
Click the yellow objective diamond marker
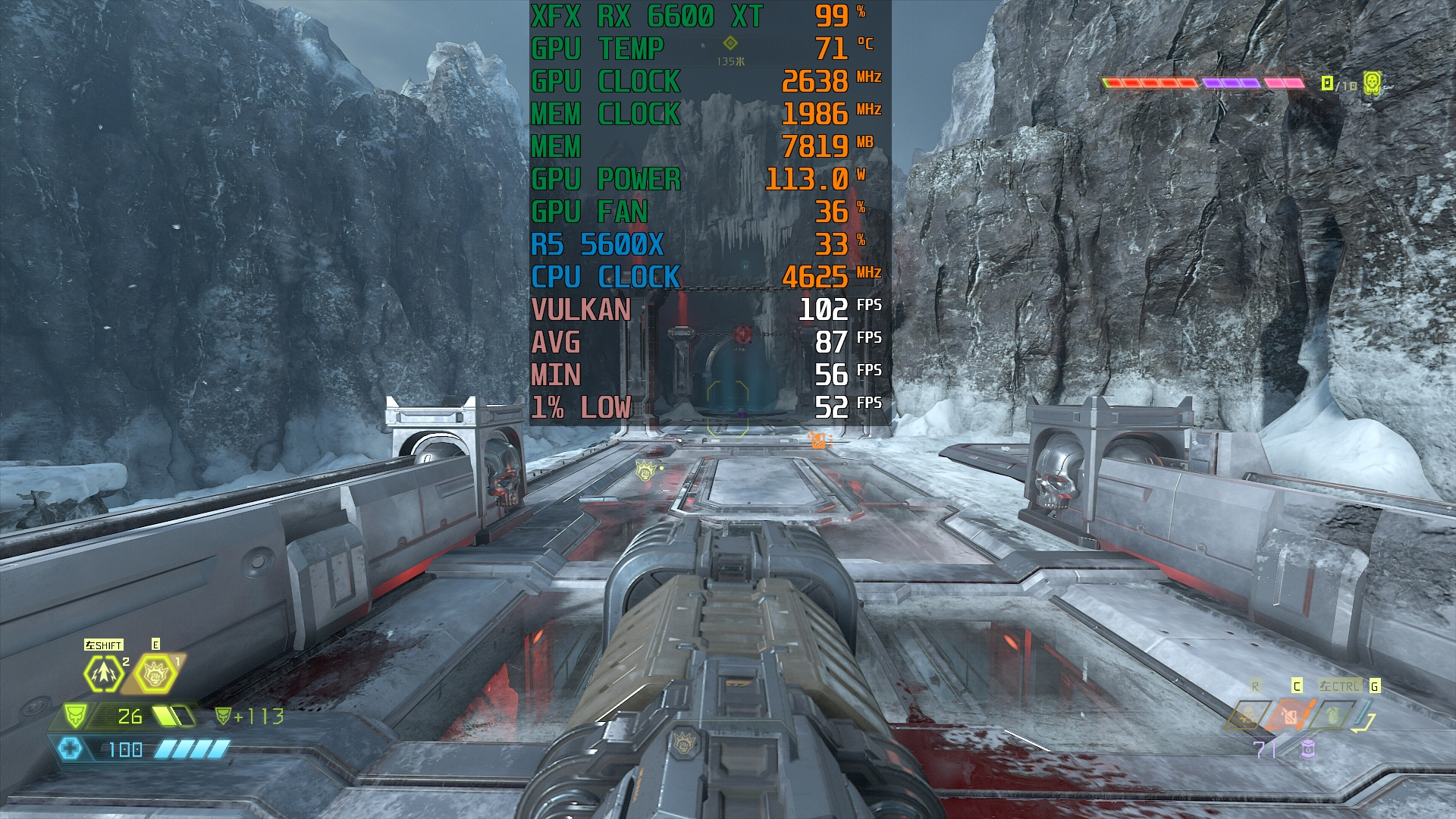point(730,43)
